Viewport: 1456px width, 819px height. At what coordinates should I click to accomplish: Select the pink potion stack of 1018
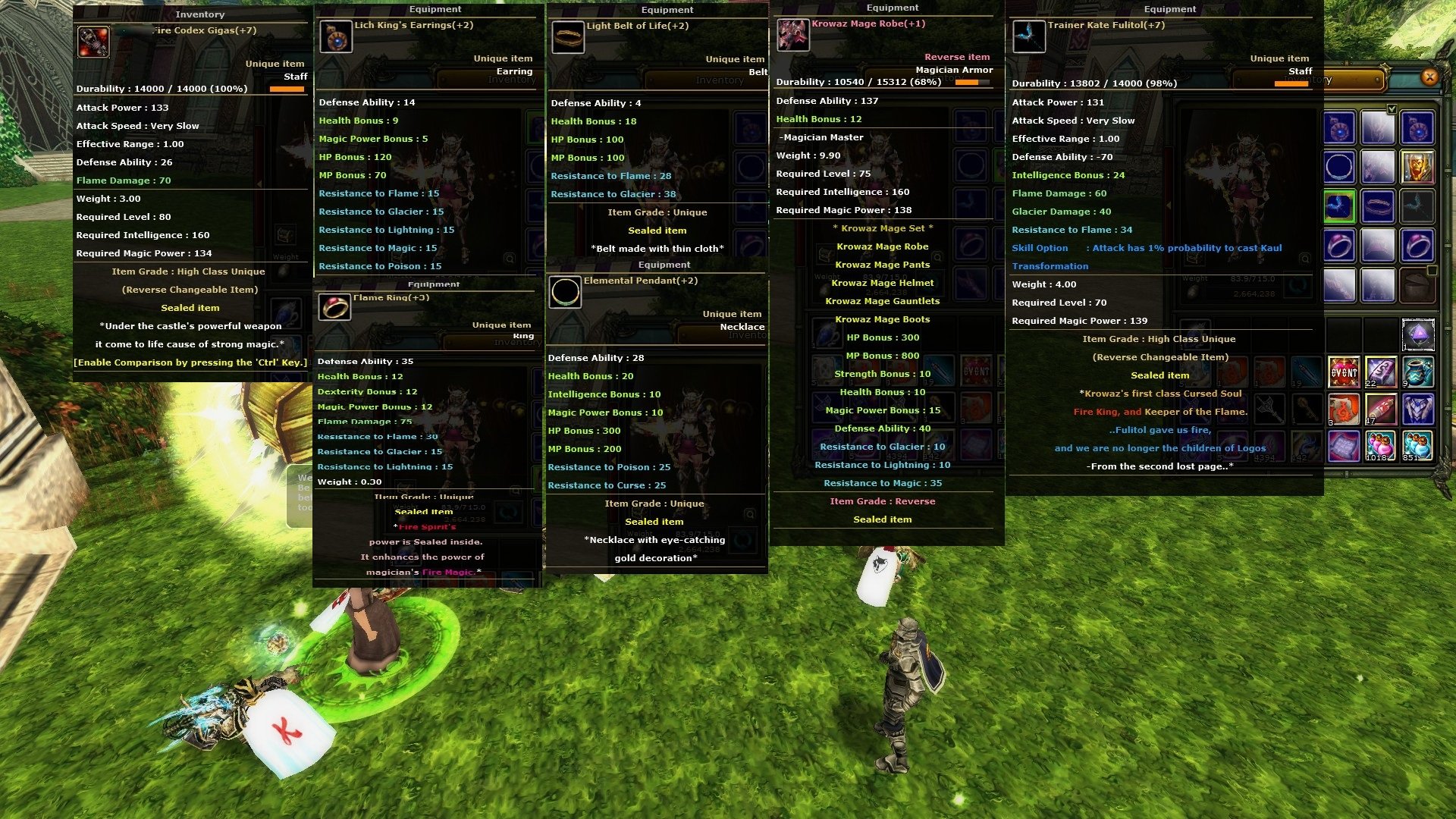(1380, 446)
